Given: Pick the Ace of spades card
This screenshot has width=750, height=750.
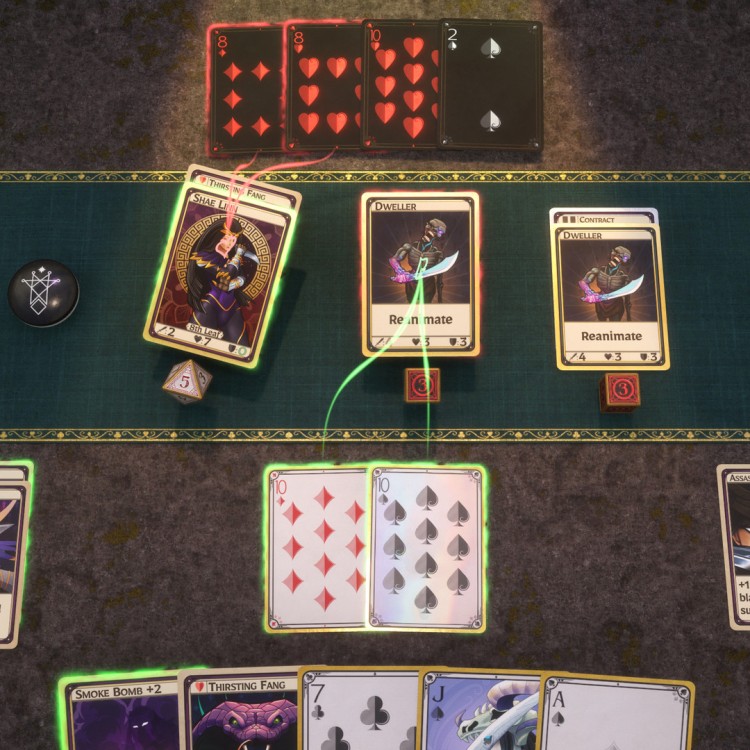Looking at the screenshot, I should pos(616,714).
